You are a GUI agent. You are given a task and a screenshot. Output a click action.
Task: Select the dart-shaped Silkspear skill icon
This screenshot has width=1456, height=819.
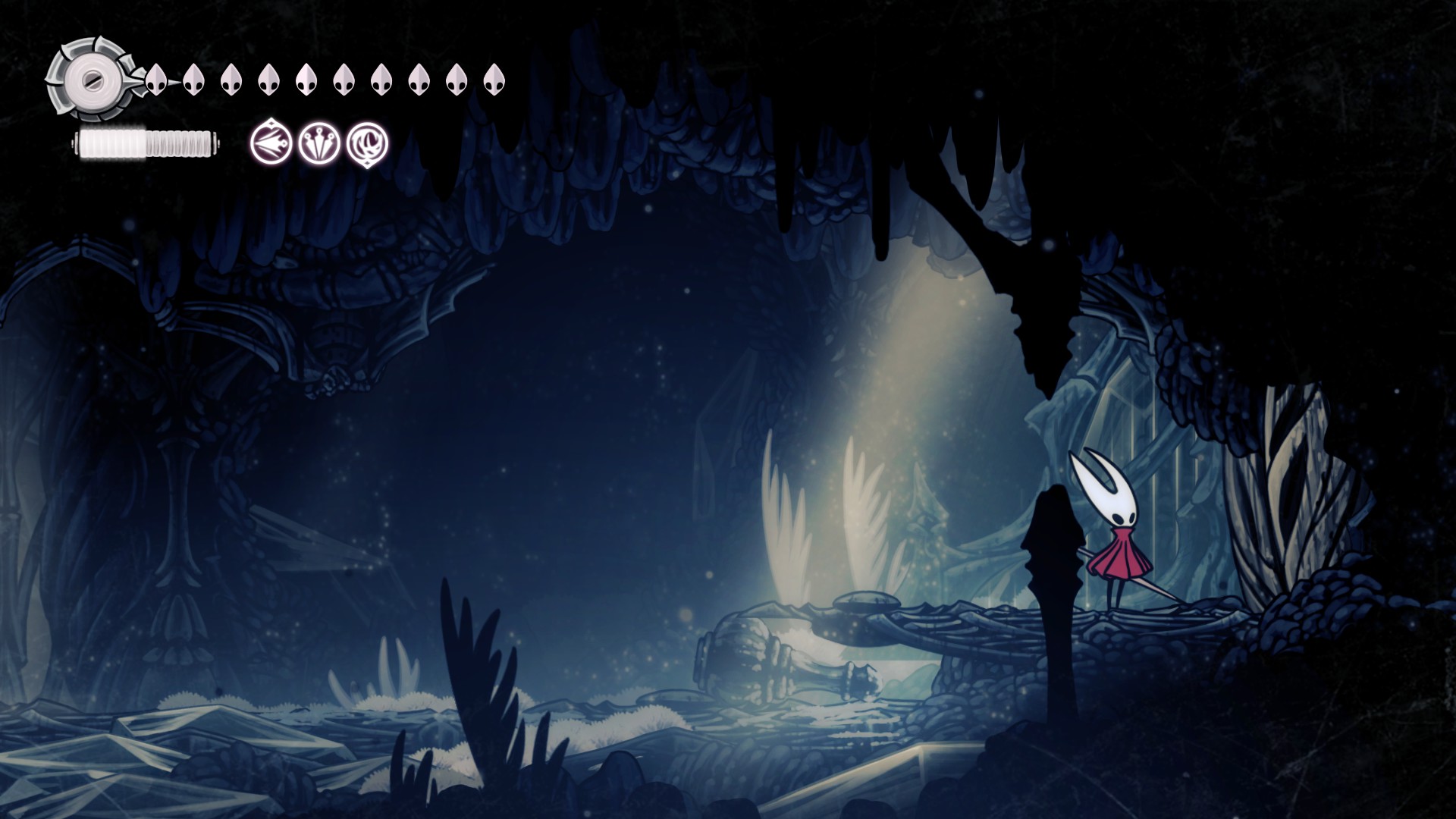coord(271,143)
